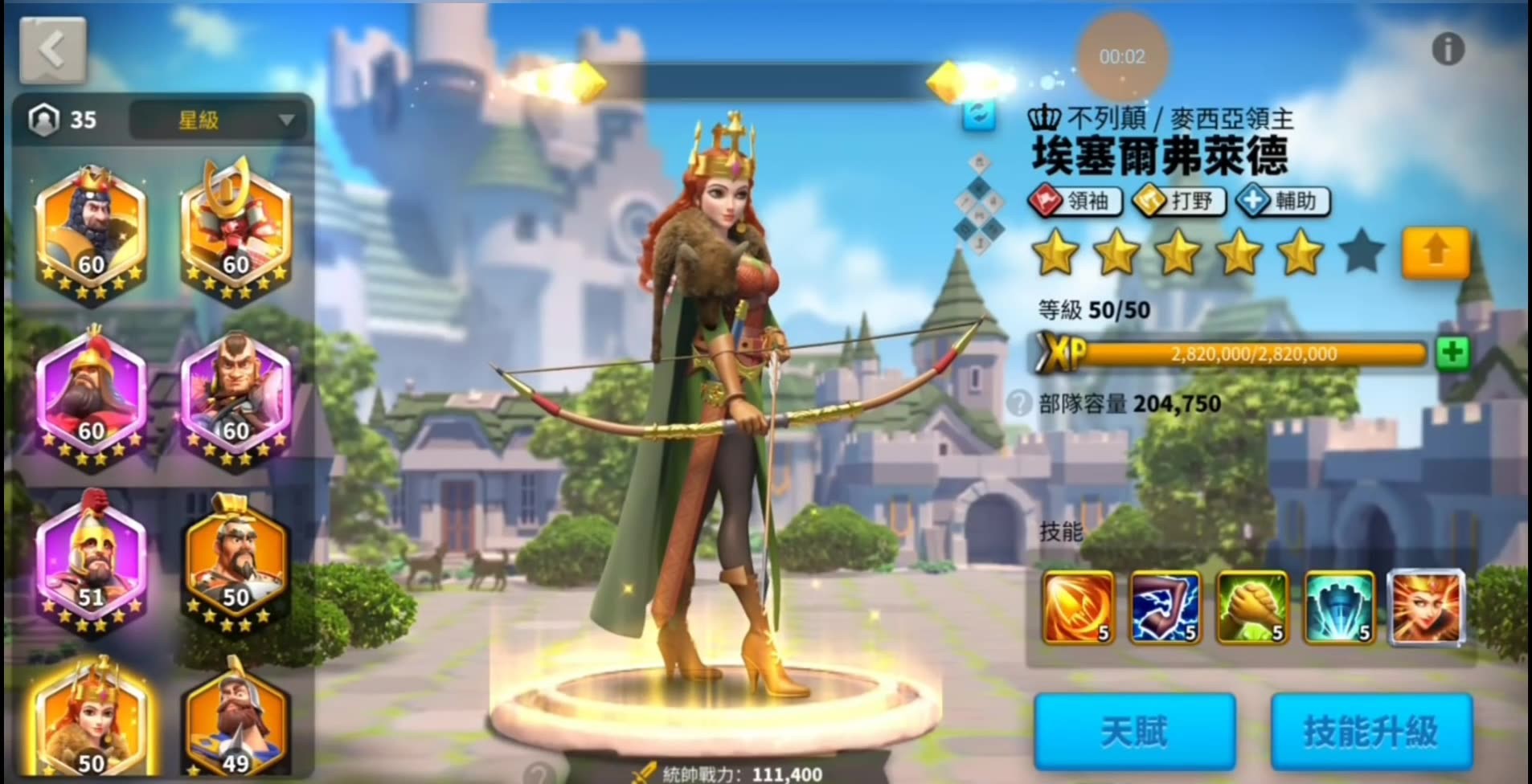Select the first skill icon under 技能

(x=1077, y=609)
